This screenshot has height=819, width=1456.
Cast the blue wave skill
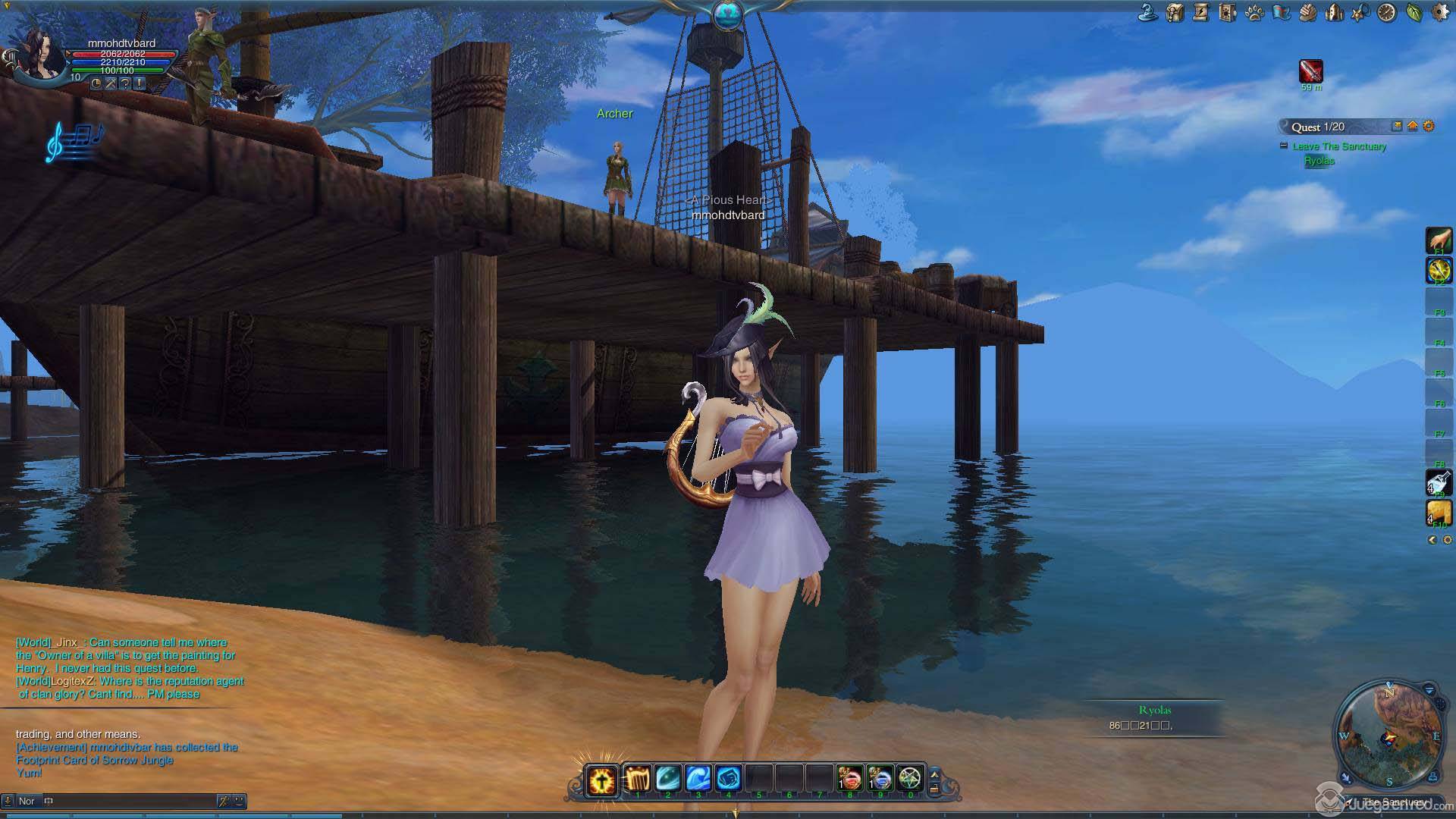pyautogui.click(x=698, y=778)
